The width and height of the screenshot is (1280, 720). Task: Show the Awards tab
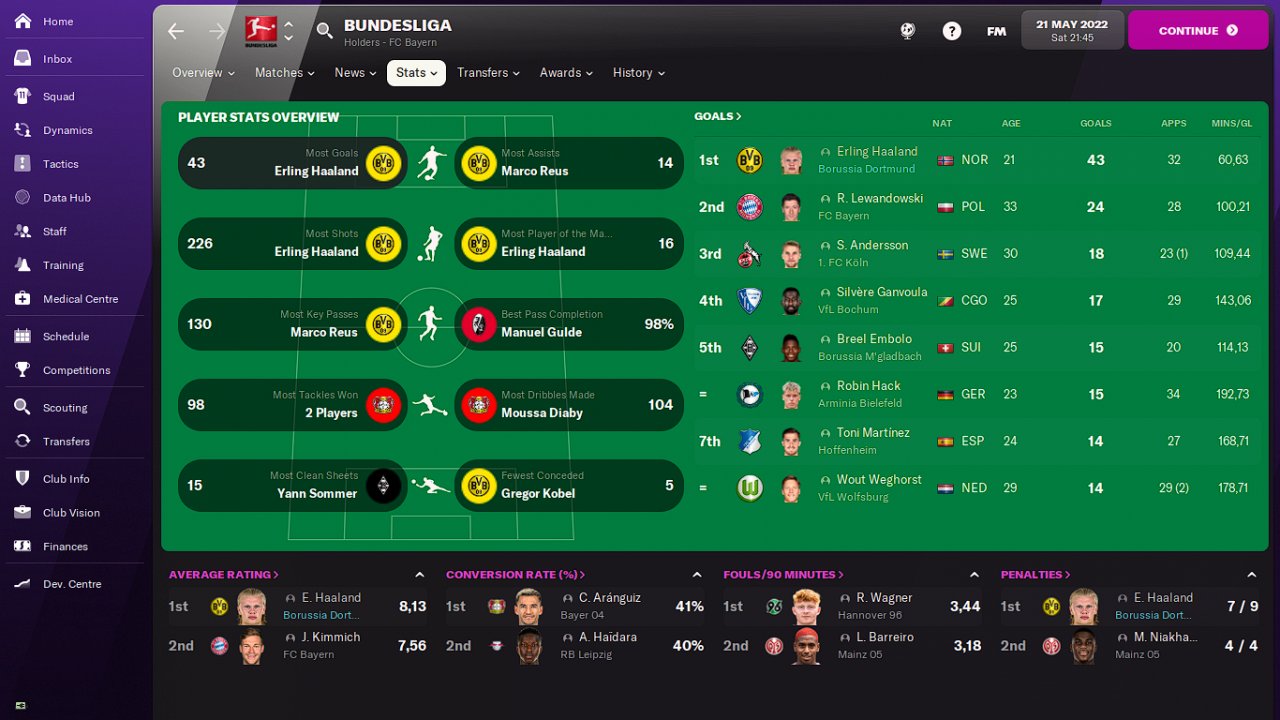[565, 73]
